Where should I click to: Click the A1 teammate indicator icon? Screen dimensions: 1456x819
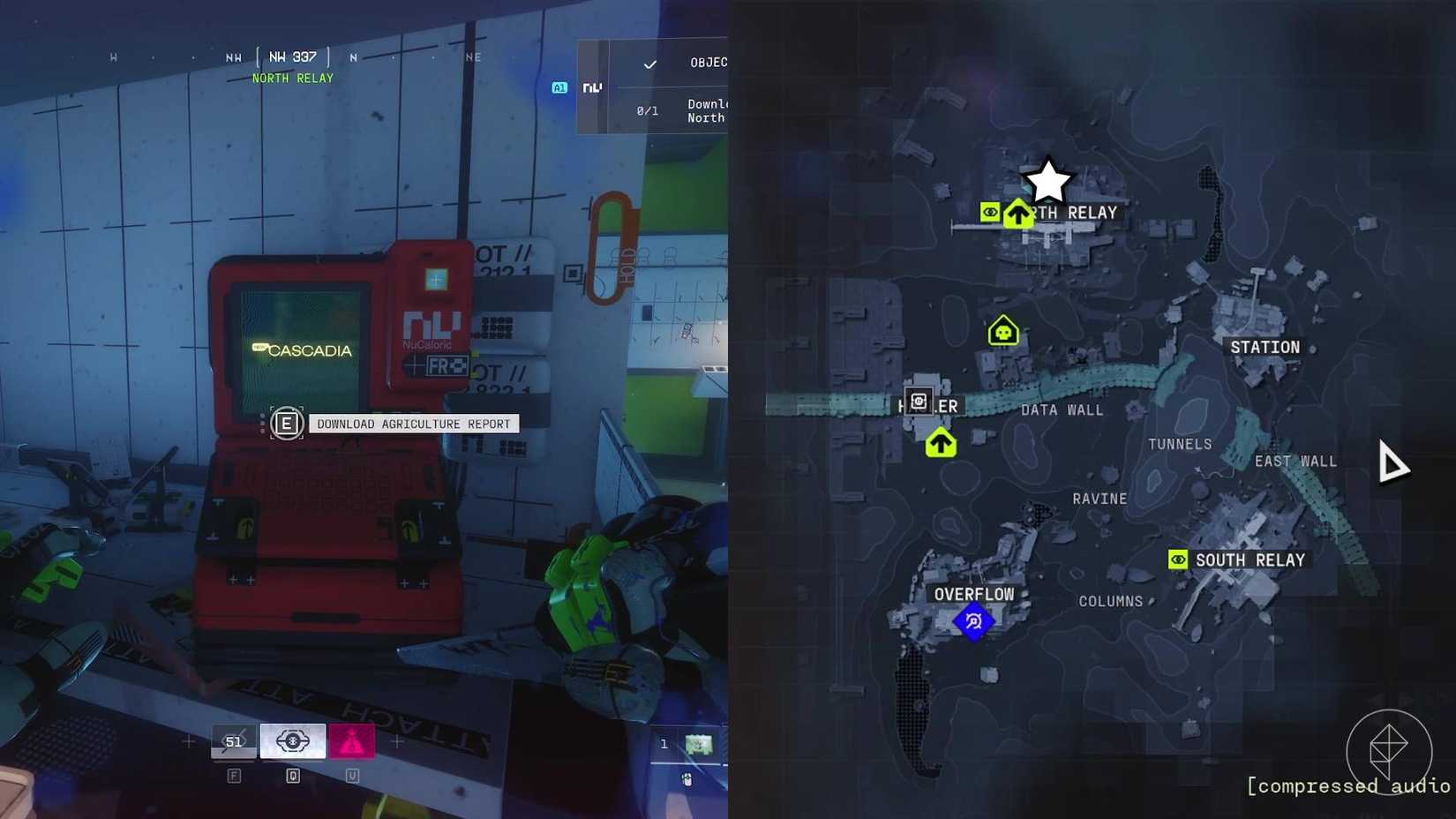point(559,87)
